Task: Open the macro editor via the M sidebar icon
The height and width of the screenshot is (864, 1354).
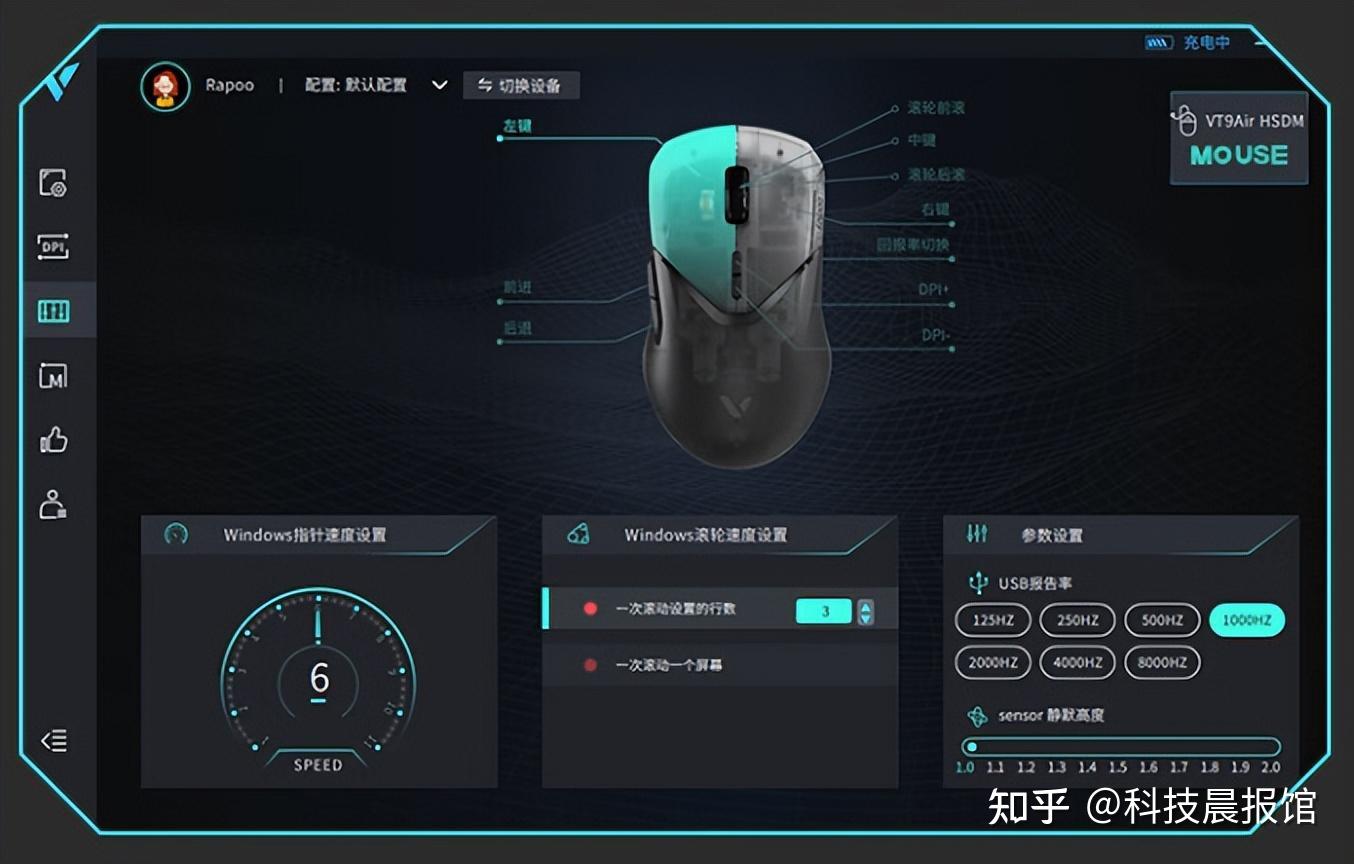Action: tap(55, 374)
